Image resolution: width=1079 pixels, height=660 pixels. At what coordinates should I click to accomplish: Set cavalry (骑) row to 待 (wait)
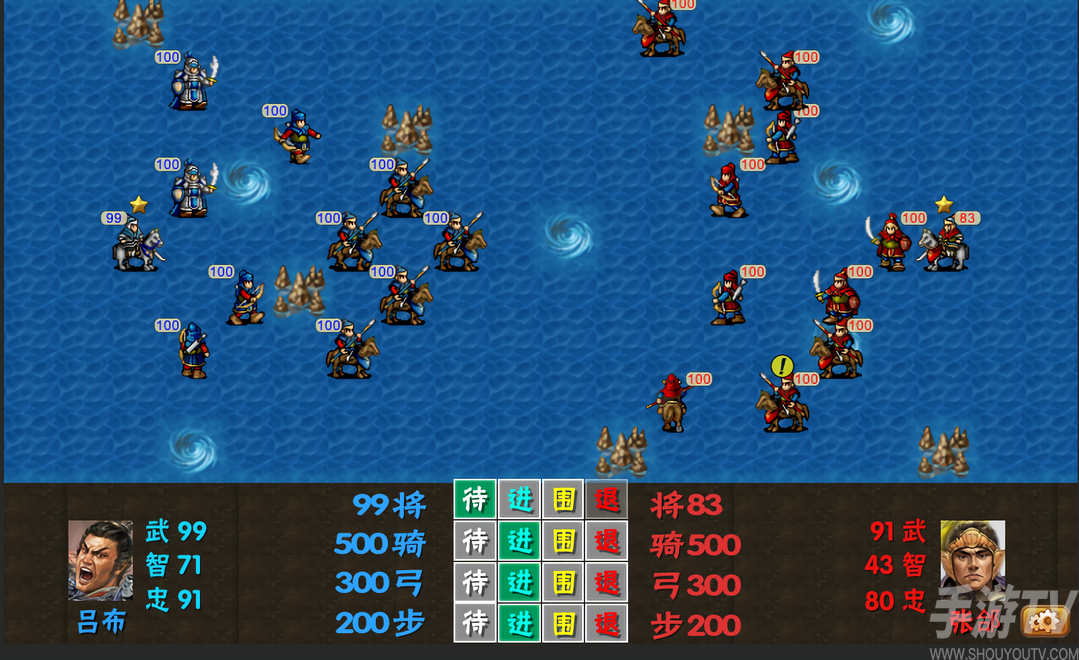(475, 541)
